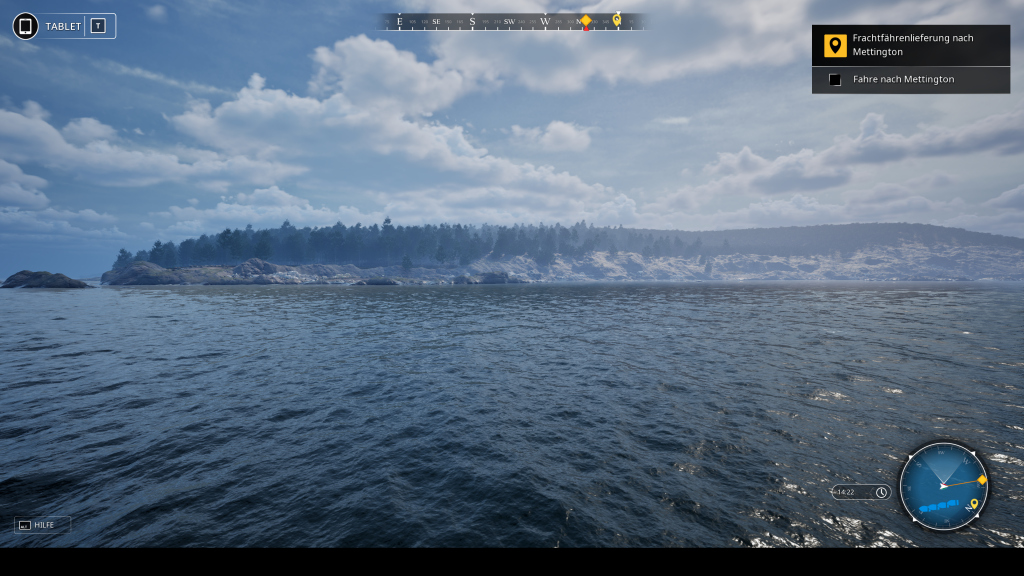Select the Frachtfährenlieferung nach Mettington objective
Screen dimensions: 1024x576
(912, 45)
